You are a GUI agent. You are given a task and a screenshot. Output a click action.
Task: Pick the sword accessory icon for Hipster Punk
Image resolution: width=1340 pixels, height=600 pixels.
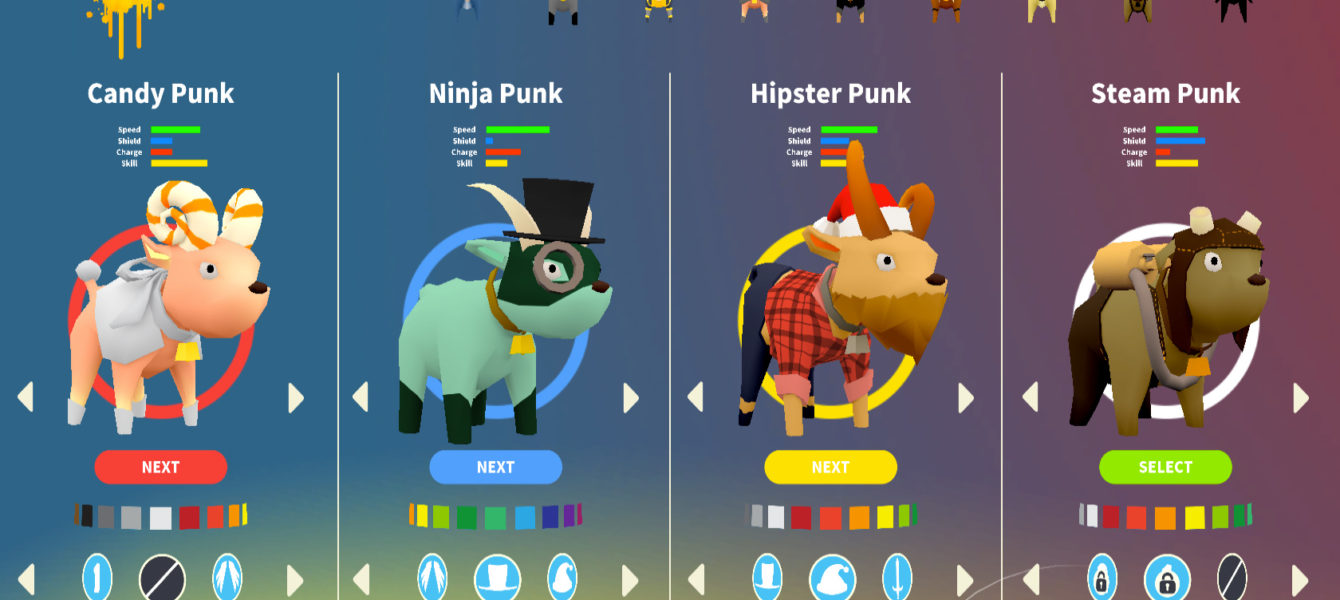coord(897,579)
